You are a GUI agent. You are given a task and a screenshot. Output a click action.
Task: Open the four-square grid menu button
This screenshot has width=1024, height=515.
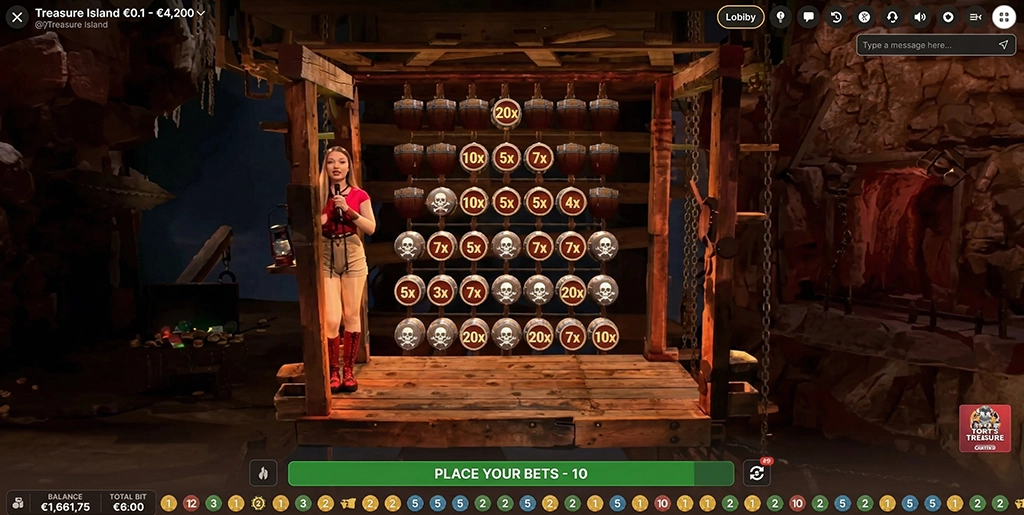(1003, 17)
